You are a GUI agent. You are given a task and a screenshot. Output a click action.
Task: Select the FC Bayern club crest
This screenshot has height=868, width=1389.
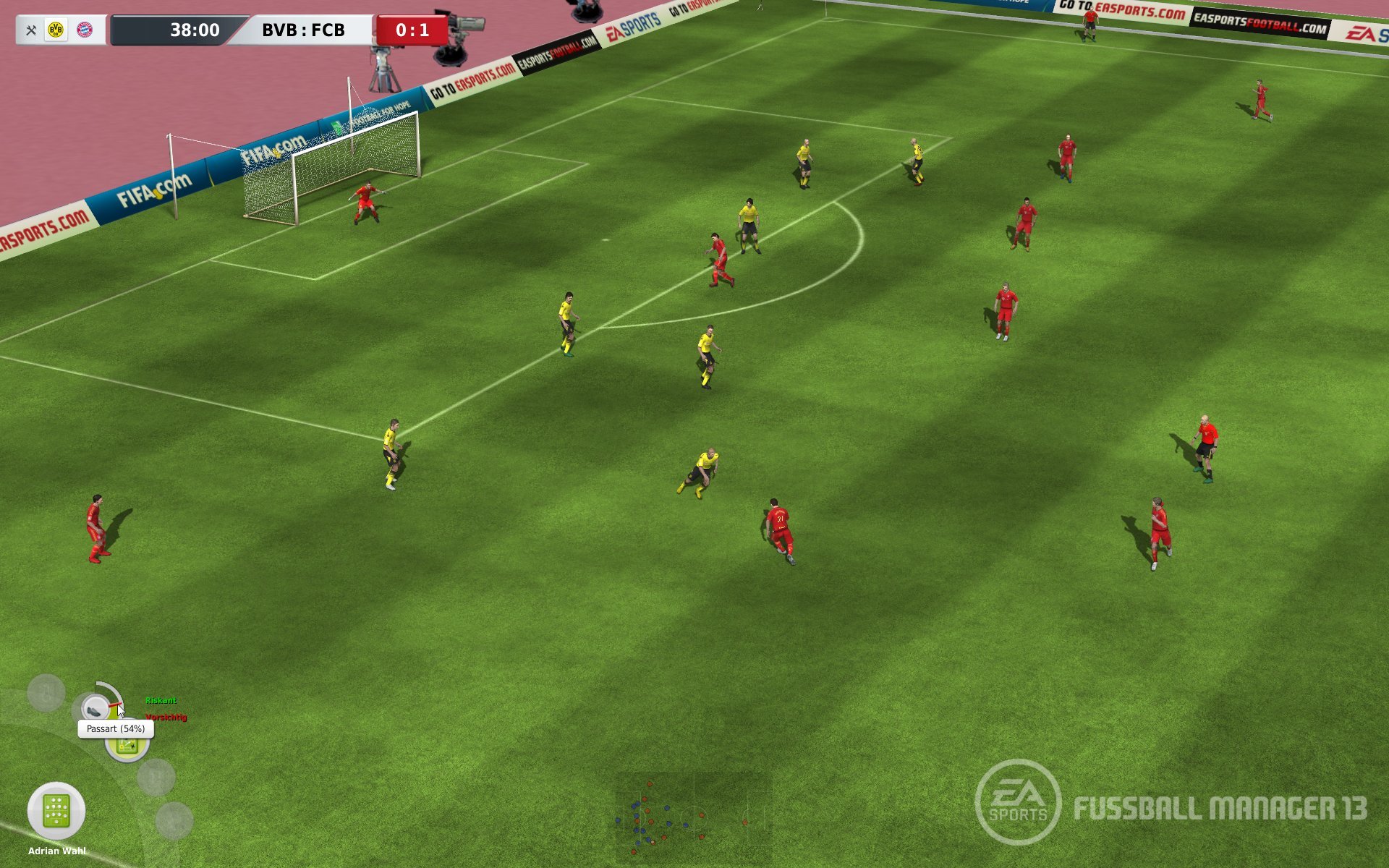point(85,30)
